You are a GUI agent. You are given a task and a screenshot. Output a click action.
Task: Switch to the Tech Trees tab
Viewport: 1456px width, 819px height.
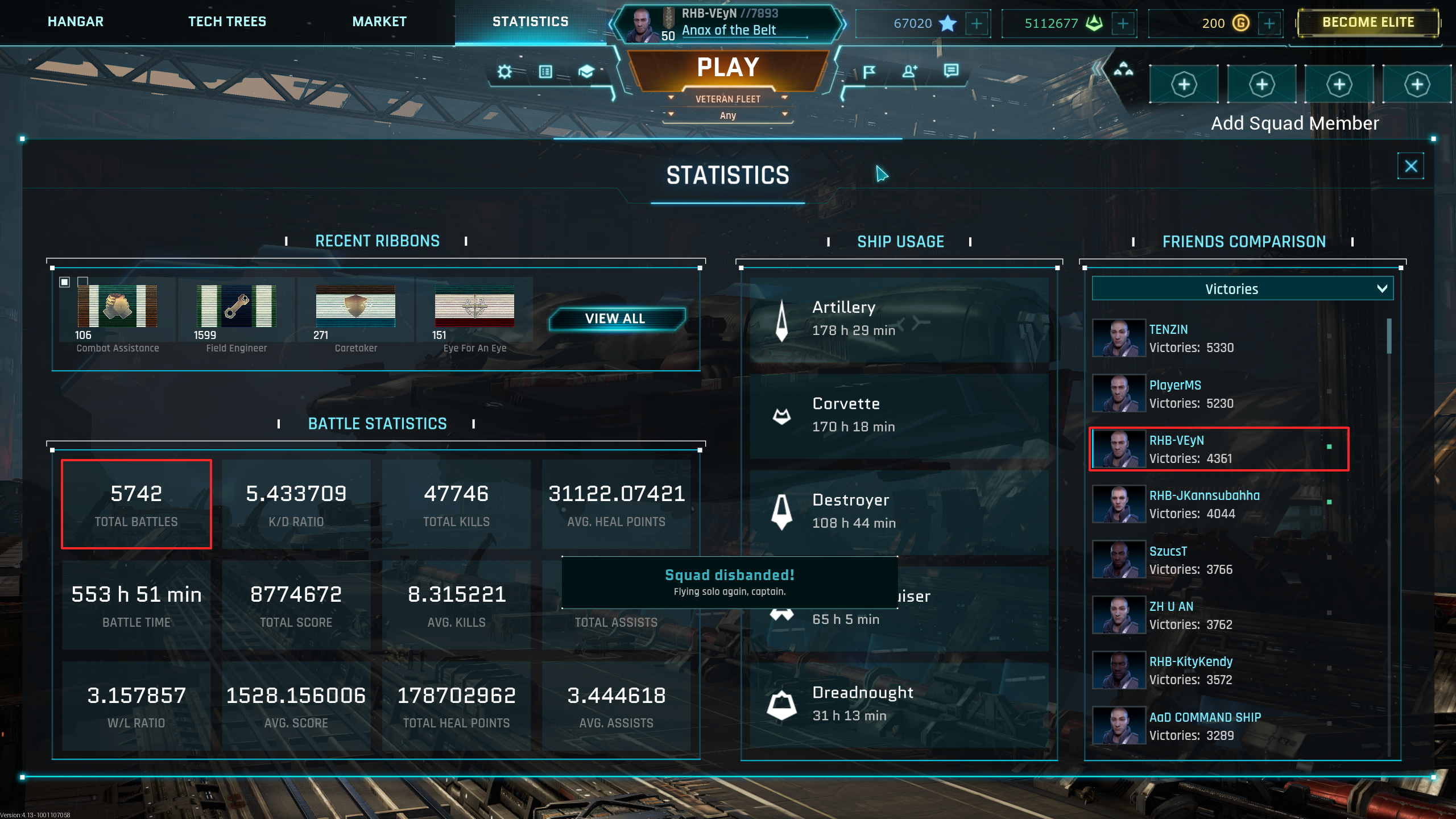tap(227, 22)
